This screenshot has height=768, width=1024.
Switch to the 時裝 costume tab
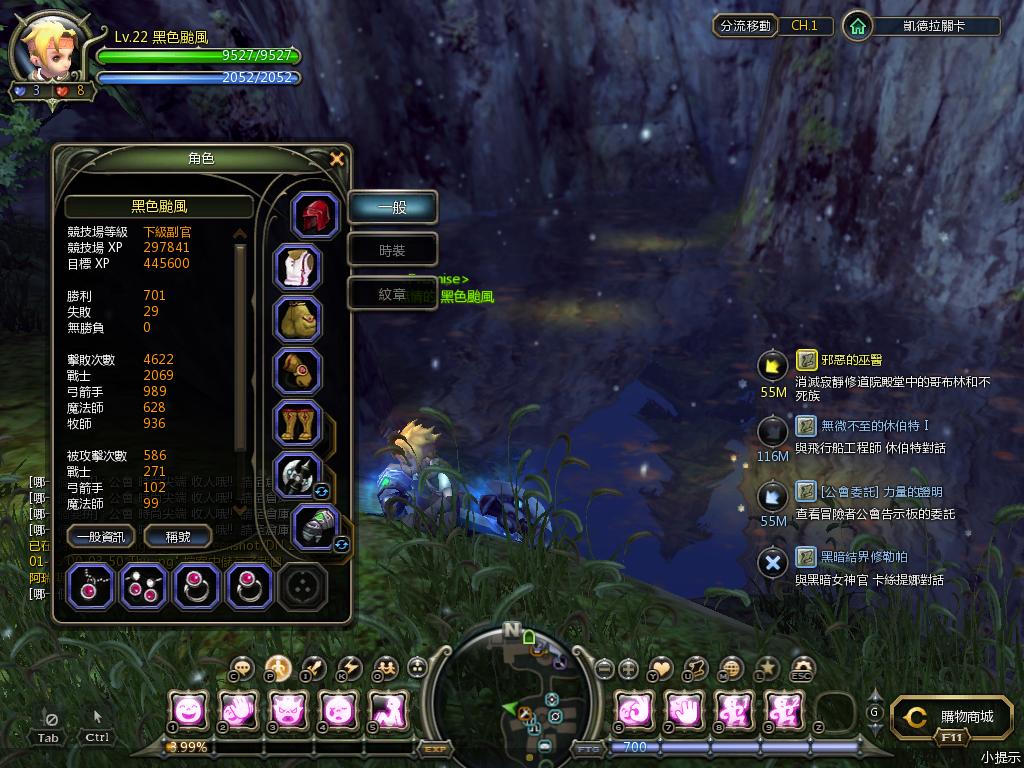[x=392, y=251]
